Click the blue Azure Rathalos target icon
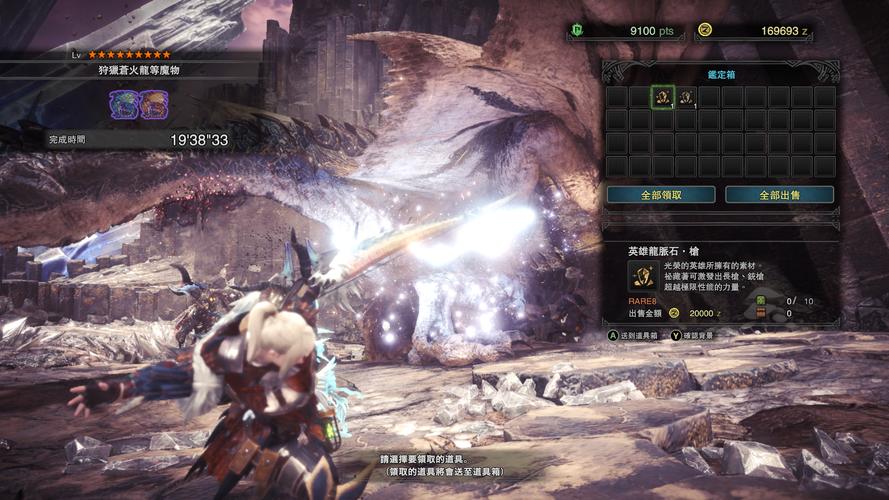The image size is (889, 500). (x=123, y=104)
